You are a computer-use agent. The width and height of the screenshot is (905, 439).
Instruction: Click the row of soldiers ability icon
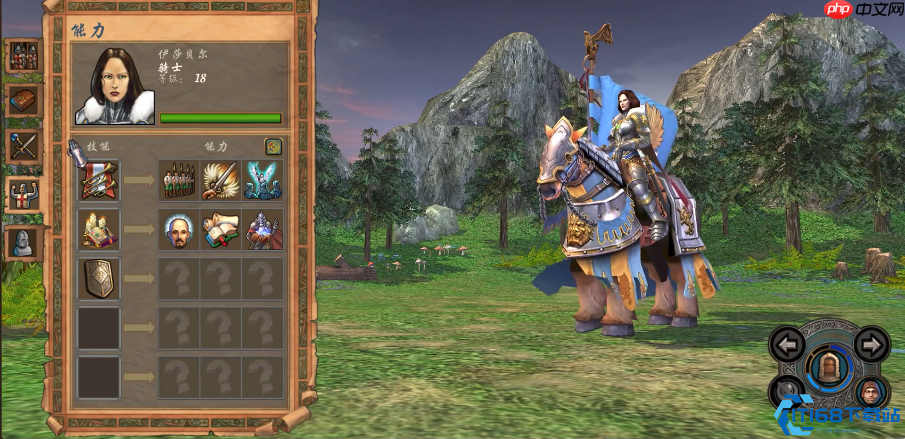click(x=179, y=180)
